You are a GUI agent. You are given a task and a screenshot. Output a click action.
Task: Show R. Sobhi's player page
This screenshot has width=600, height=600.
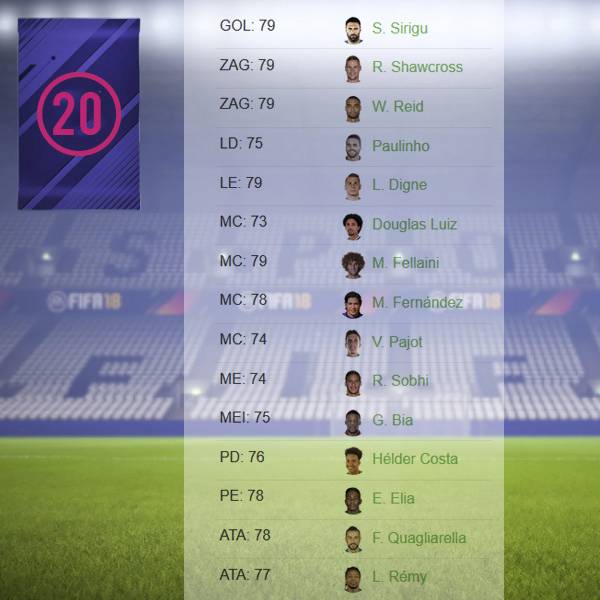400,380
